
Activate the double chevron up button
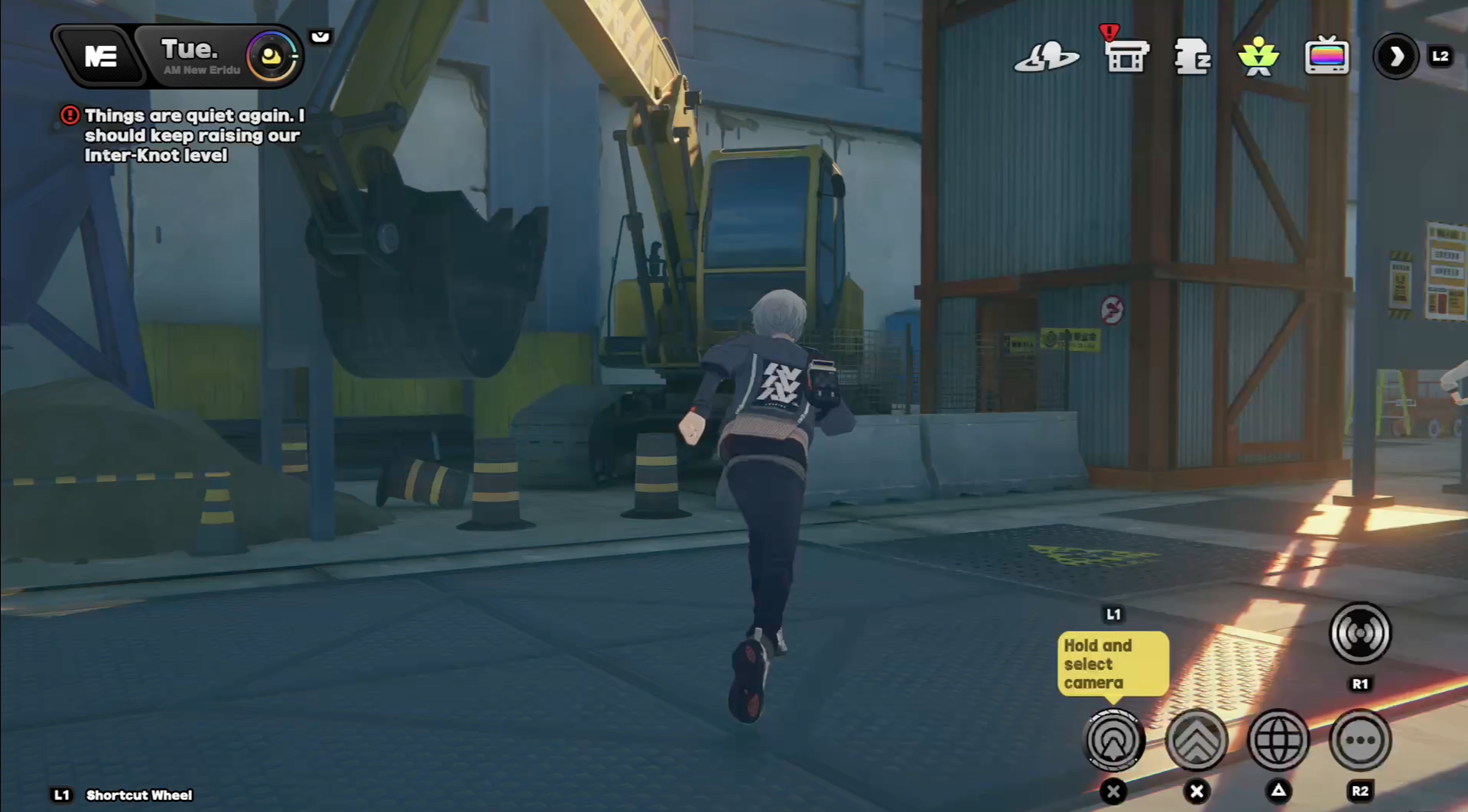pos(1197,740)
